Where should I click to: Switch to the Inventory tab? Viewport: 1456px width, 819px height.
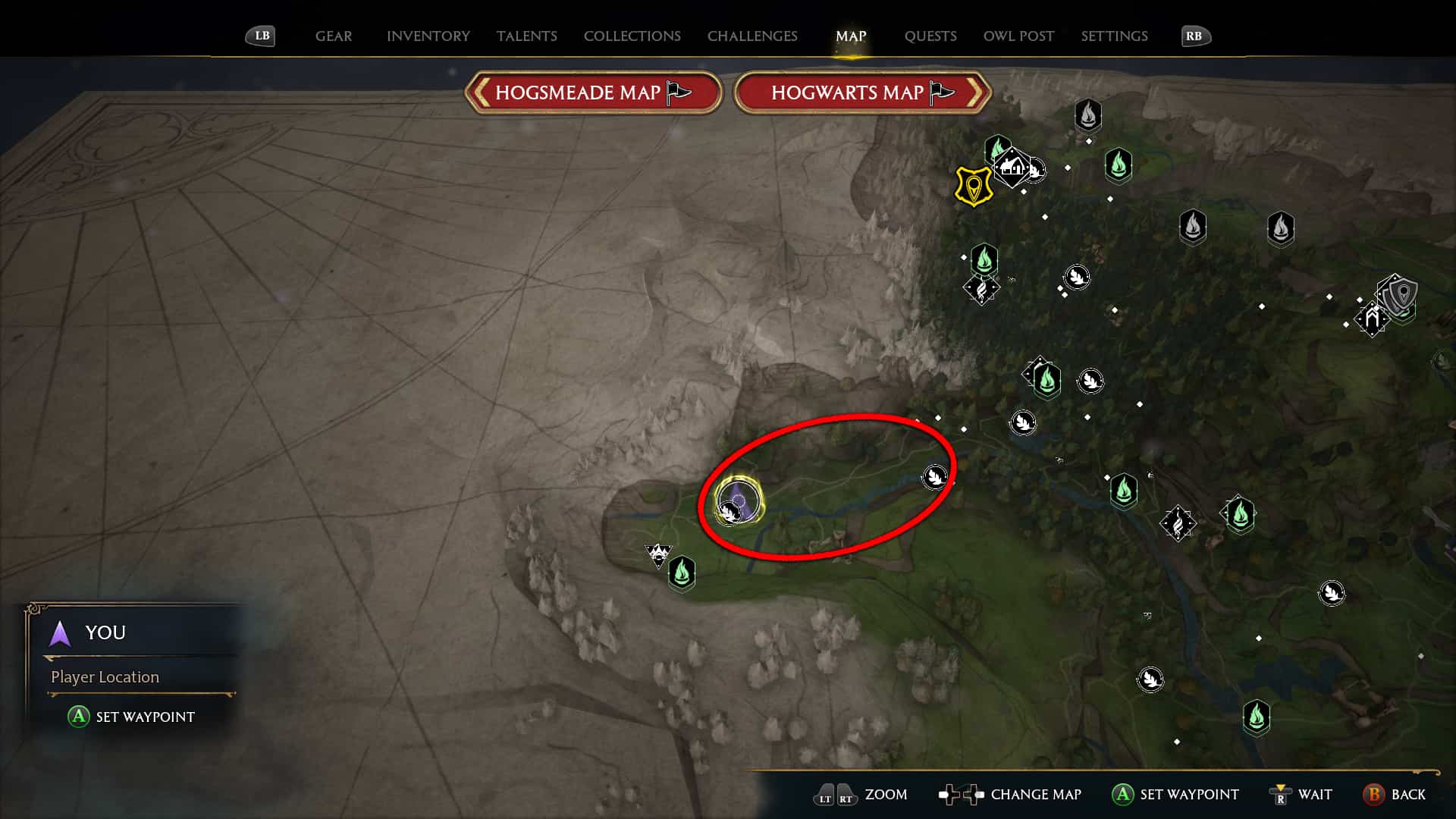pyautogui.click(x=428, y=36)
